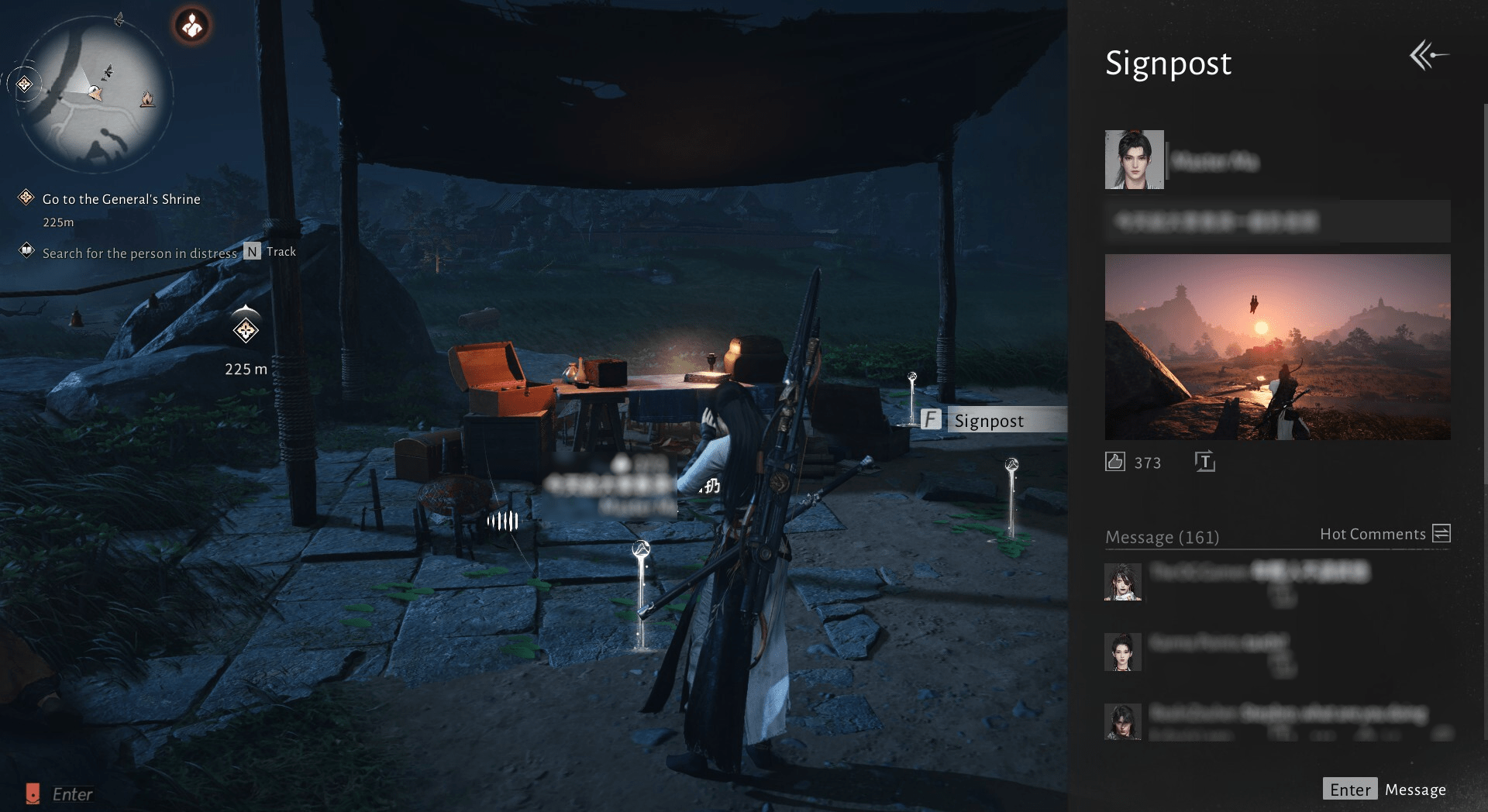Viewport: 1488px width, 812px height.
Task: Click the signpost author's avatar portrait
Action: click(x=1134, y=160)
